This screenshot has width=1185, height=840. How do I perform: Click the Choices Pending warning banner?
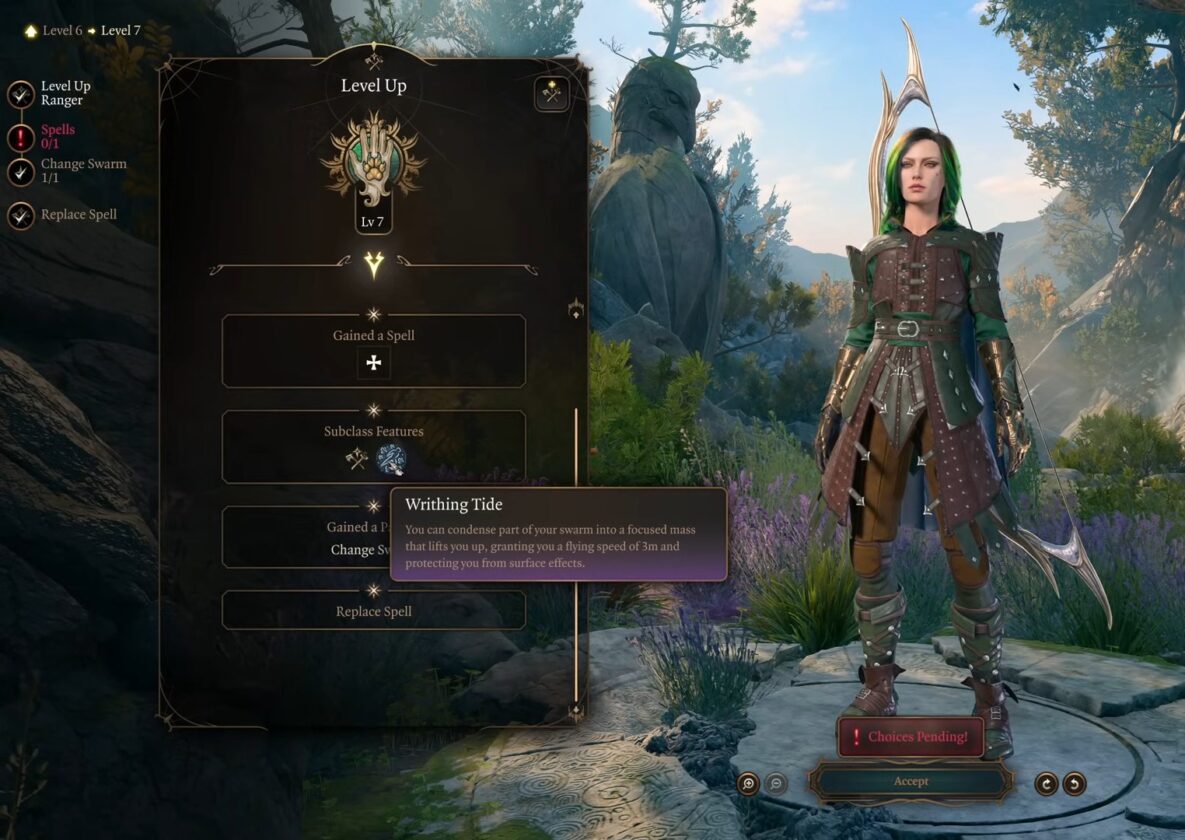(x=910, y=737)
